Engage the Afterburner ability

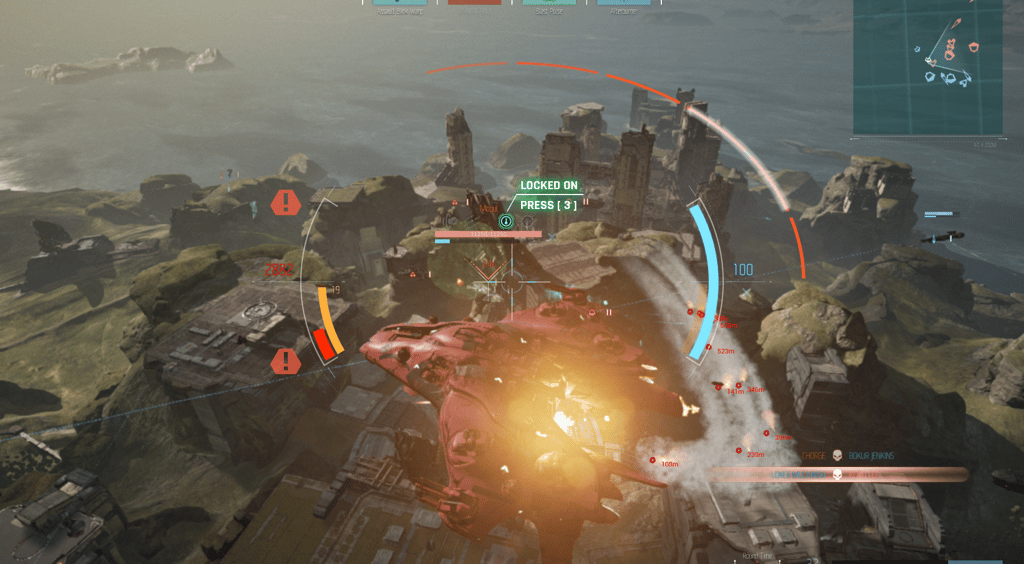click(624, 4)
